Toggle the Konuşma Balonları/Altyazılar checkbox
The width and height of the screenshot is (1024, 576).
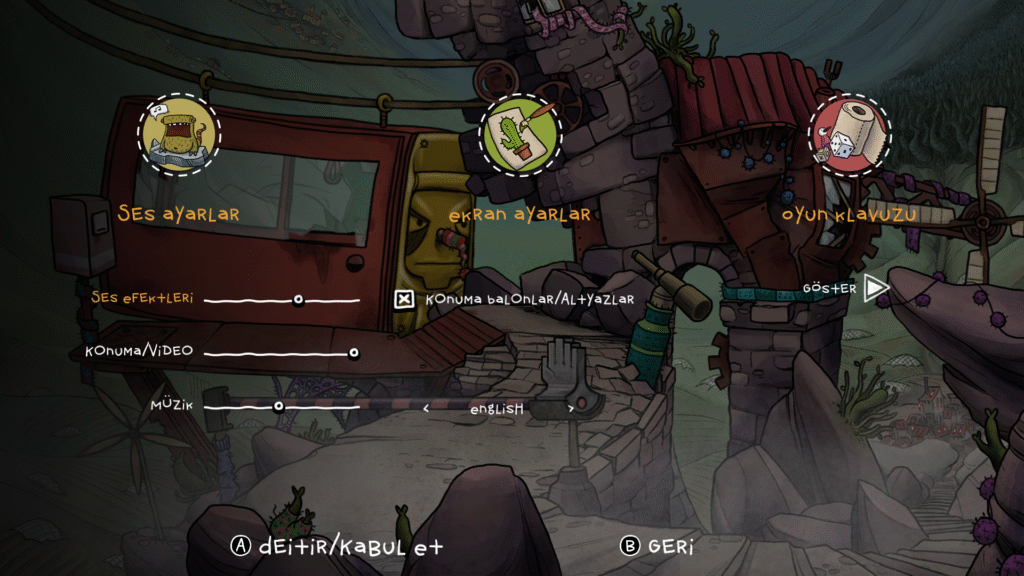click(404, 299)
